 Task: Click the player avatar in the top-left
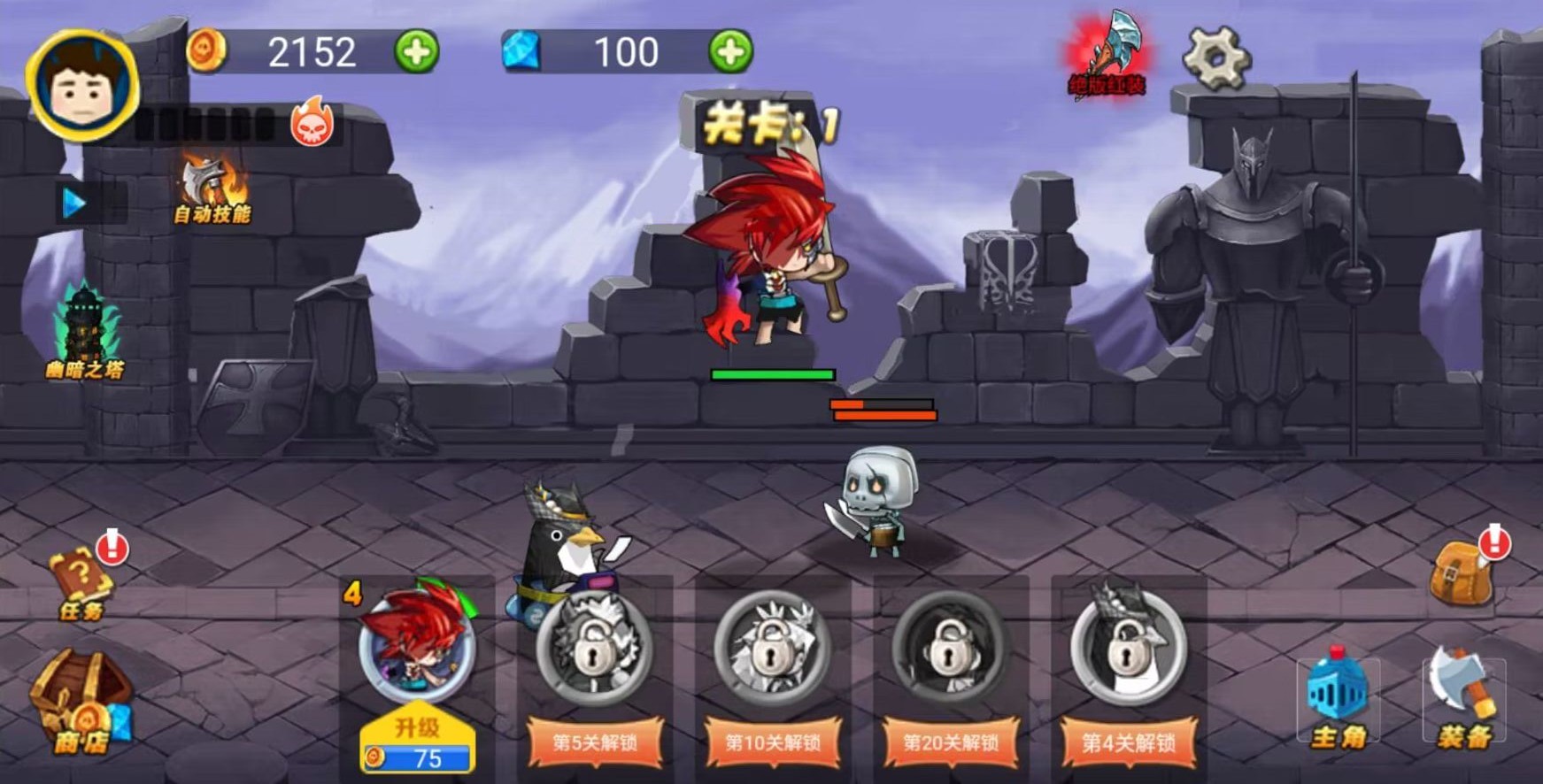80,84
